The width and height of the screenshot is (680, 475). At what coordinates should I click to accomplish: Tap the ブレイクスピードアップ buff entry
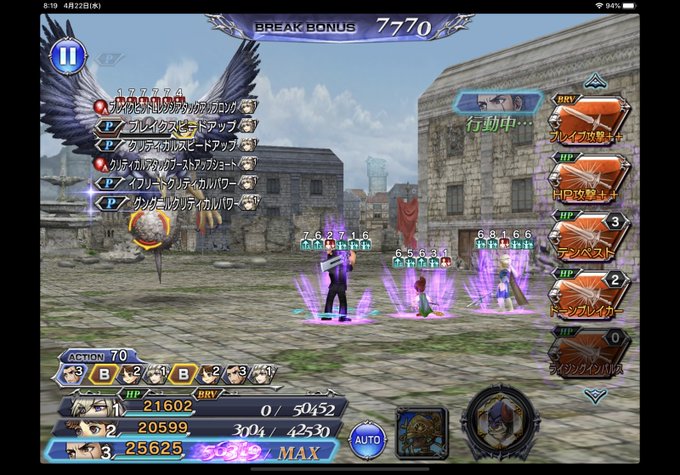174,125
